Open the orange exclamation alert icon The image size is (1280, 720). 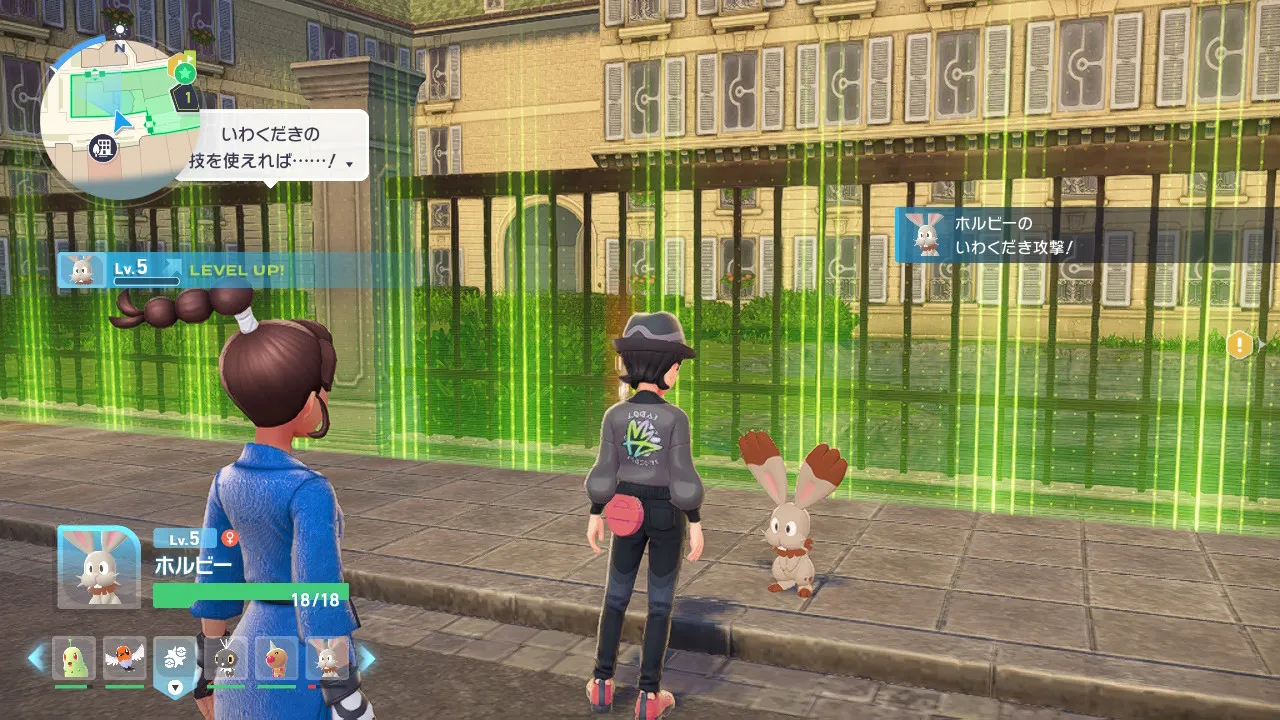pyautogui.click(x=1240, y=345)
